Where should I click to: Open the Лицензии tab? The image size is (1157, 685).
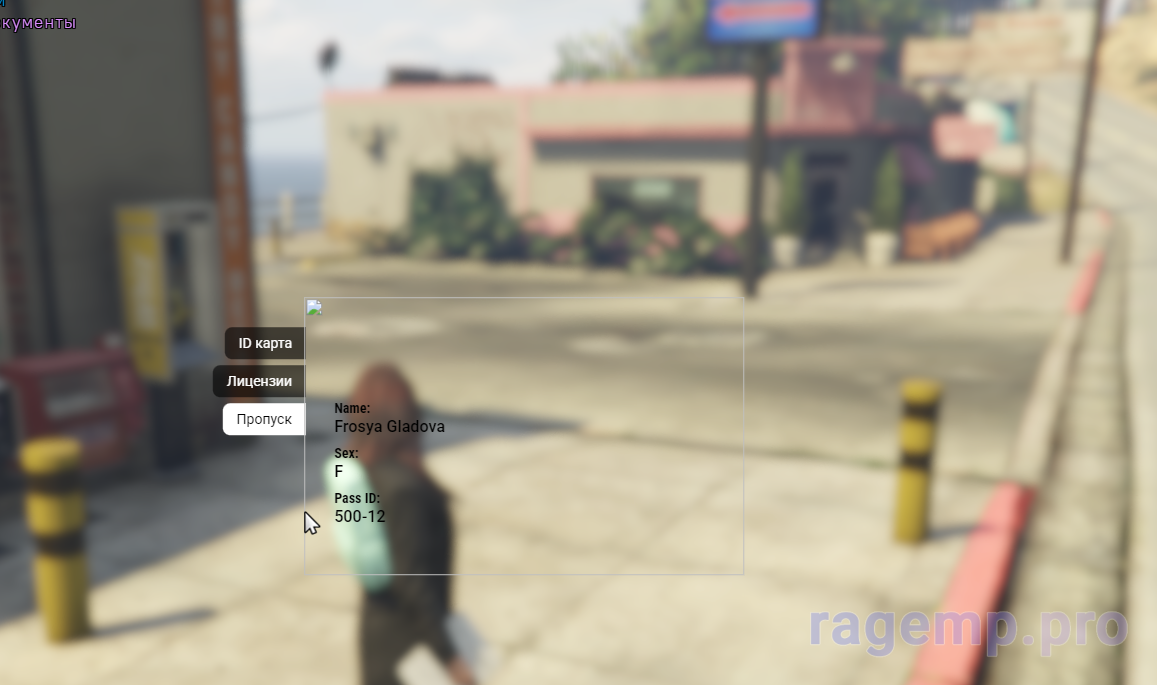click(x=259, y=381)
